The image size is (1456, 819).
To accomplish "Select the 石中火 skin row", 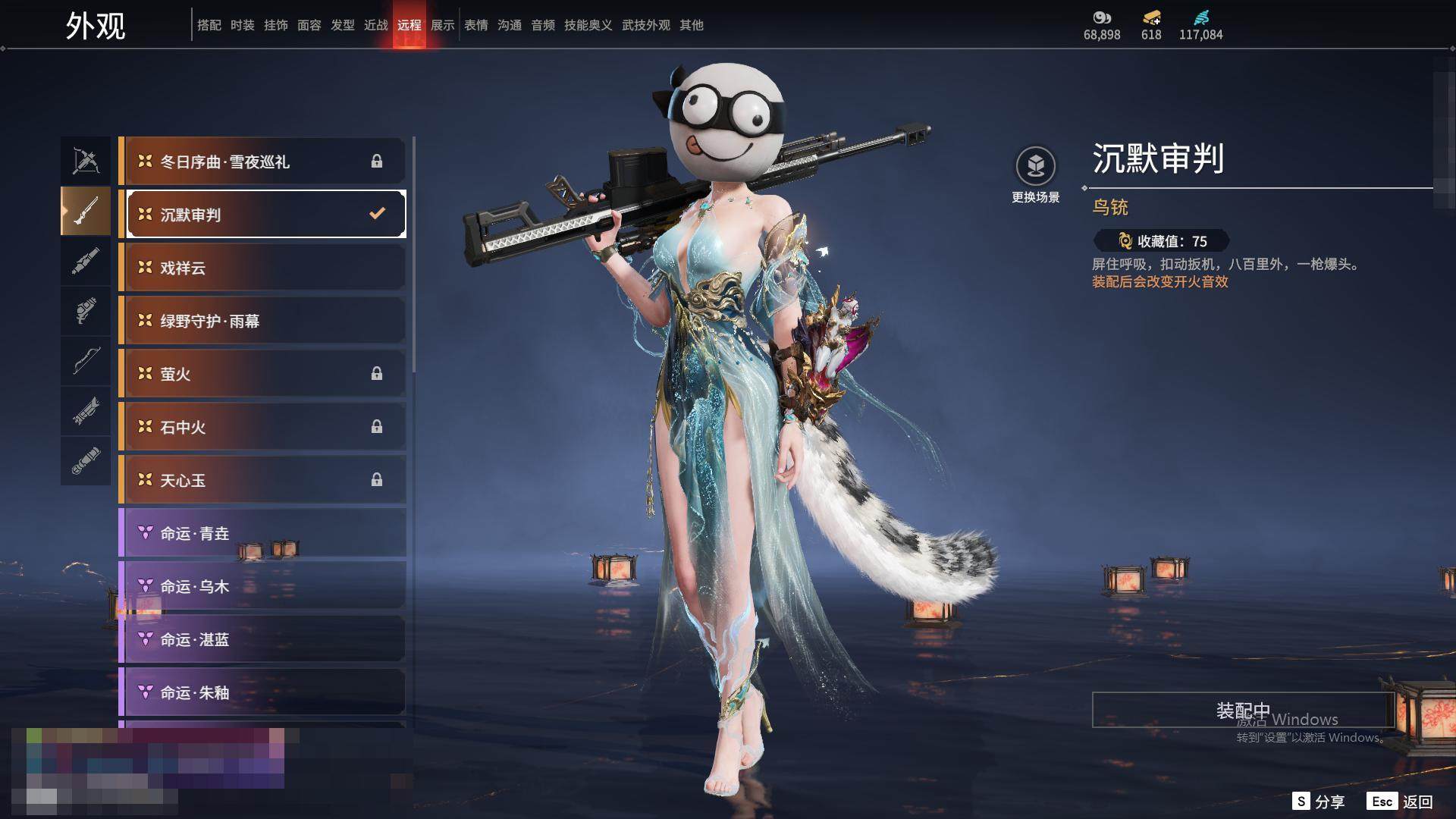I will tap(262, 427).
